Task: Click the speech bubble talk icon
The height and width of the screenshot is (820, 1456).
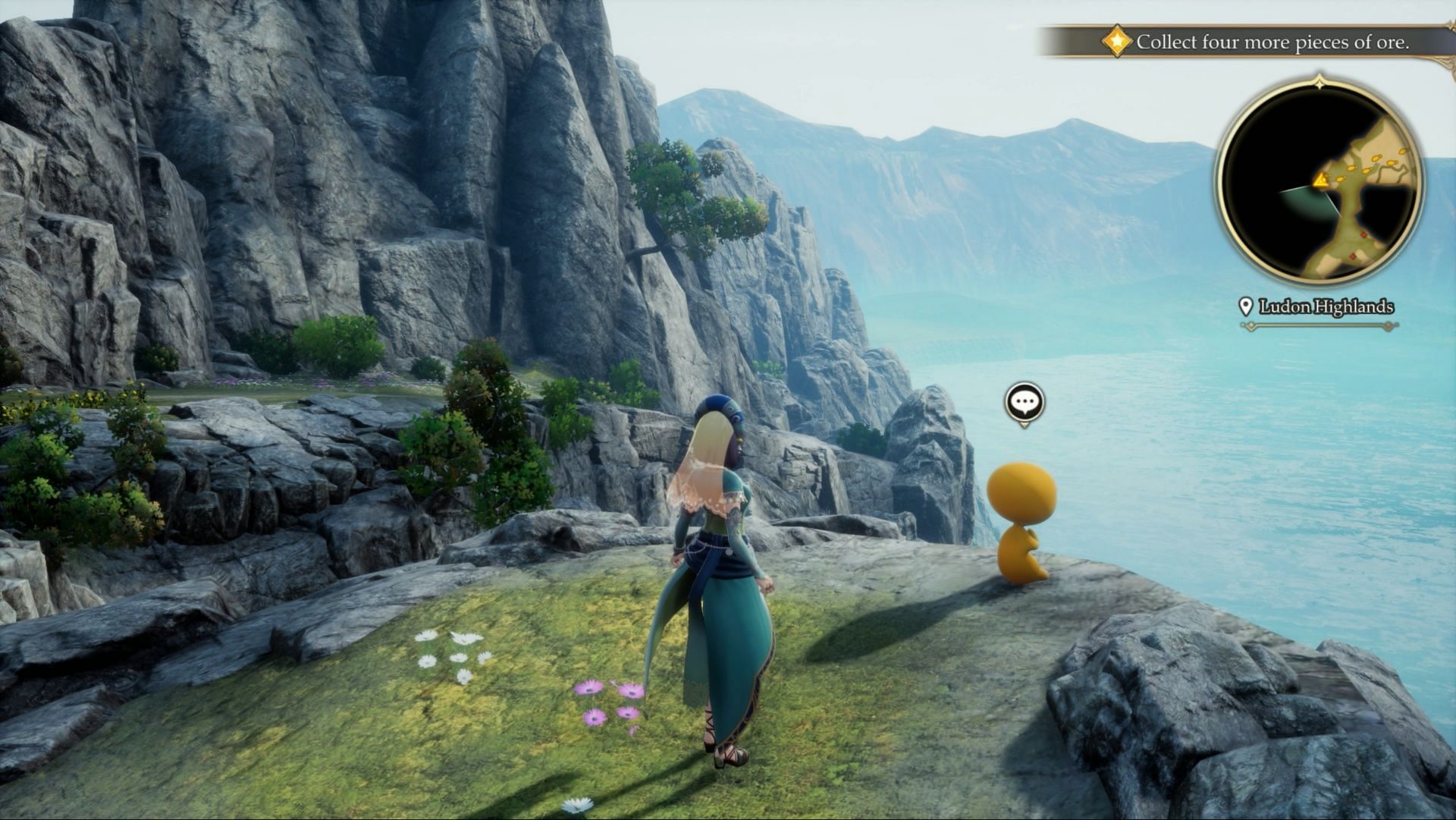Action: click(1025, 402)
